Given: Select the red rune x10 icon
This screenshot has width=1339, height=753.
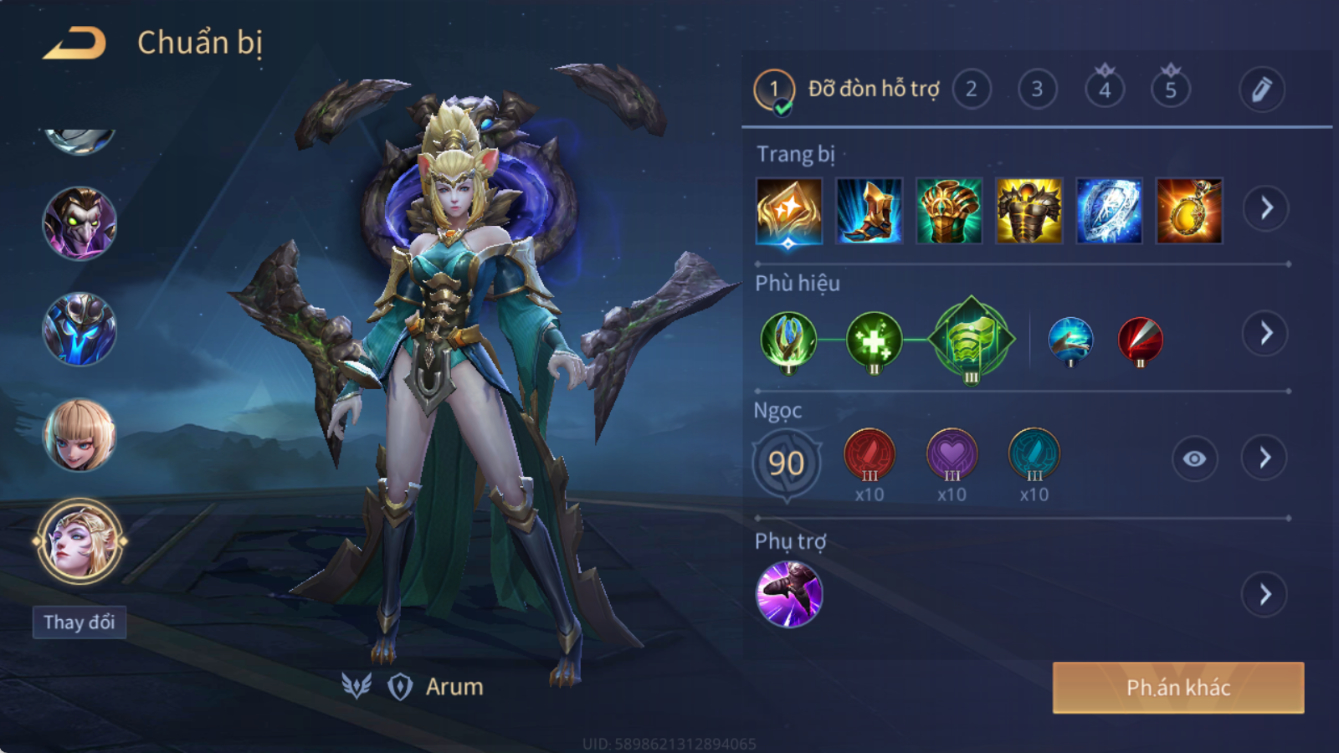Looking at the screenshot, I should click(x=869, y=455).
